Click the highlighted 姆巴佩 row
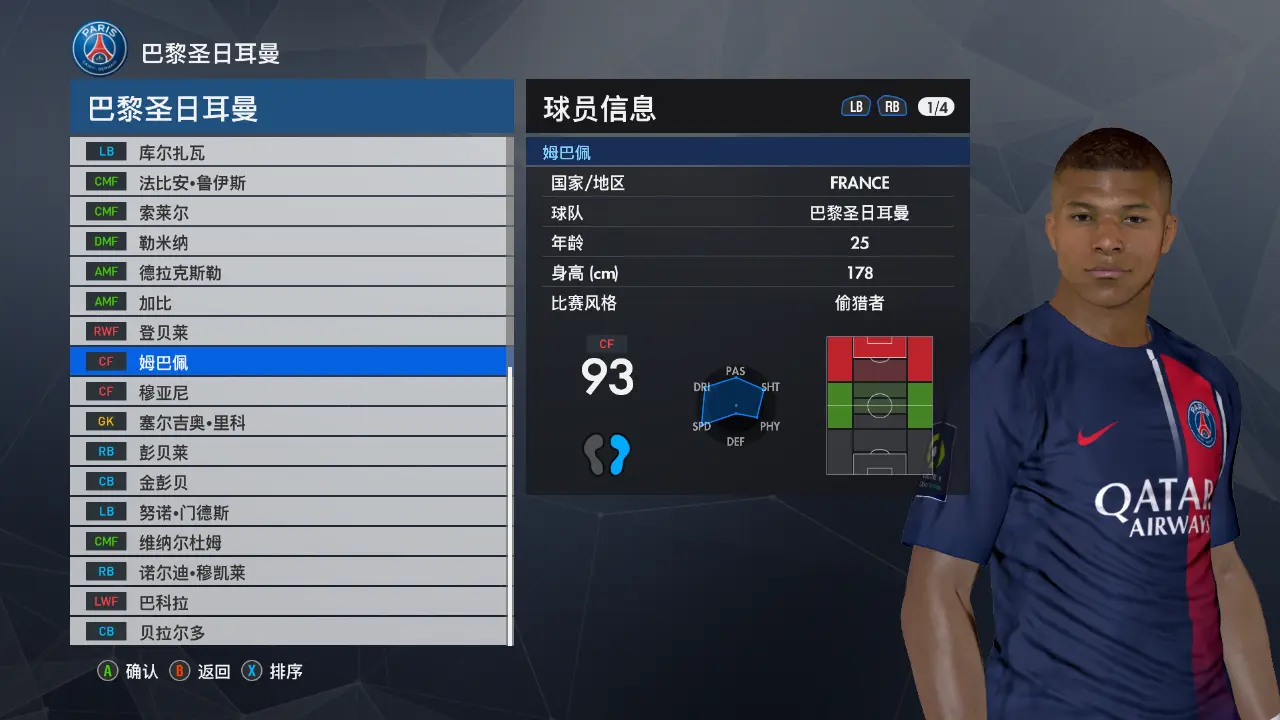This screenshot has height=720, width=1280. pos(290,362)
